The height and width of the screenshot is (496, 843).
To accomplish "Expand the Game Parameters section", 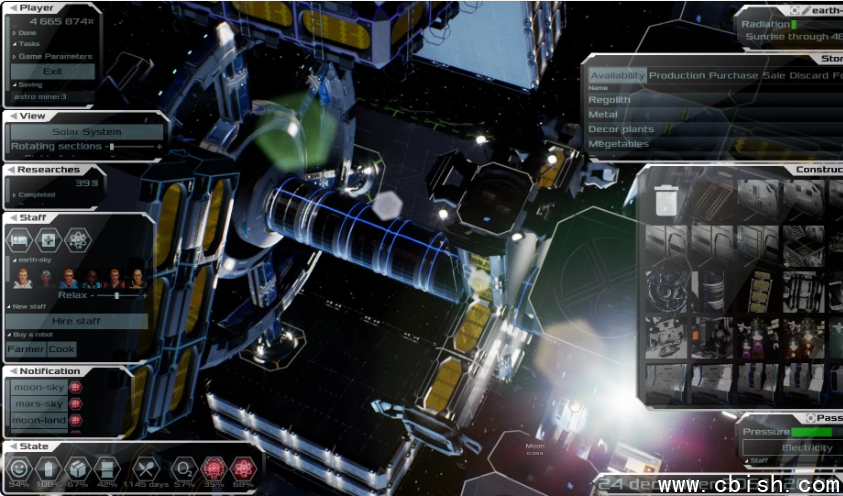I will click(x=55, y=56).
